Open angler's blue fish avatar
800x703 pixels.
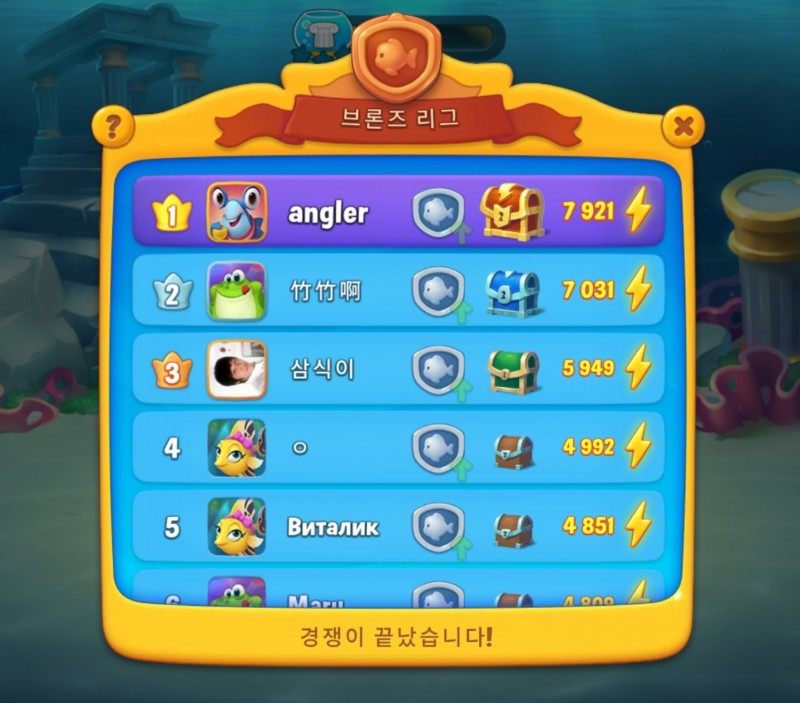237,212
